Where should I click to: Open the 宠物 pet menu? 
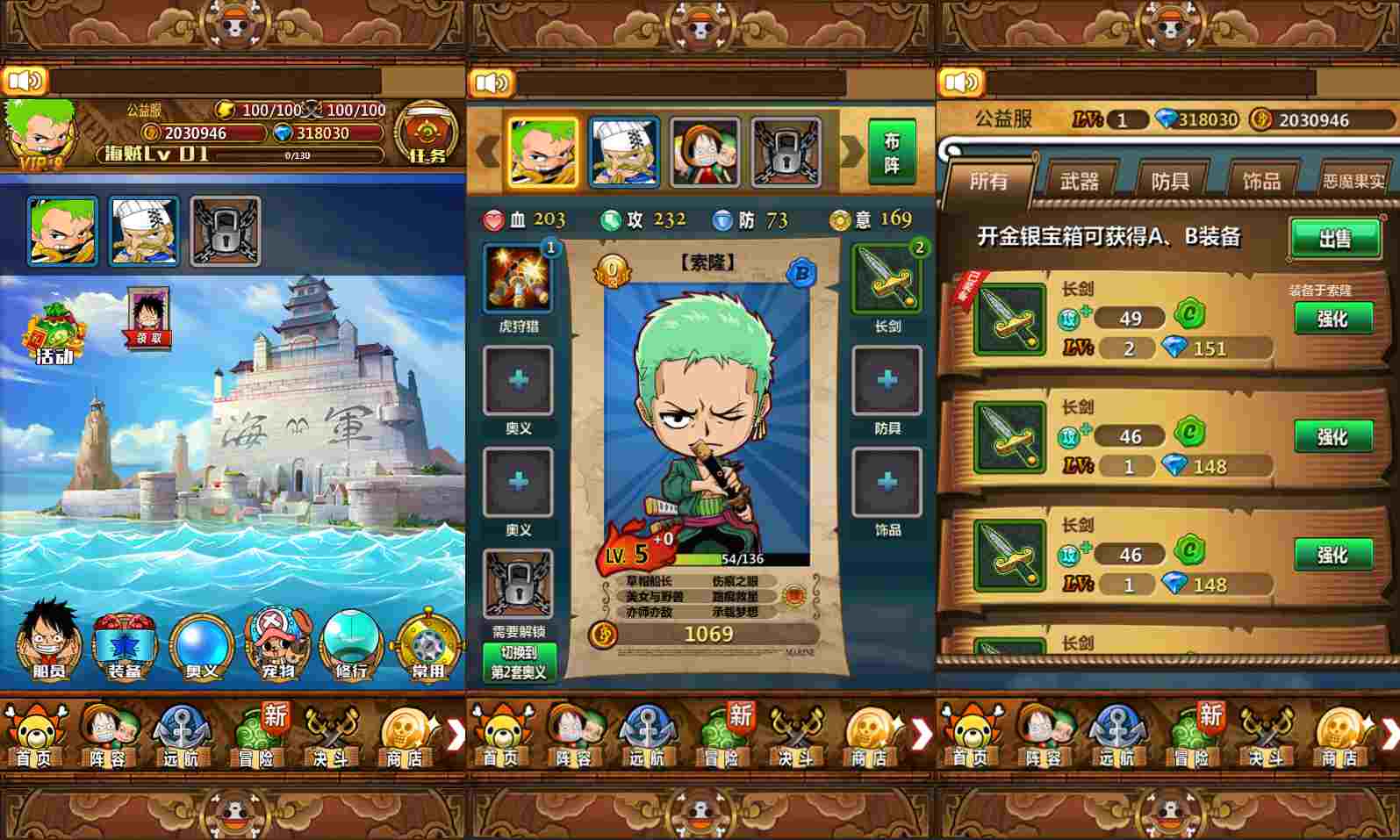click(x=277, y=644)
